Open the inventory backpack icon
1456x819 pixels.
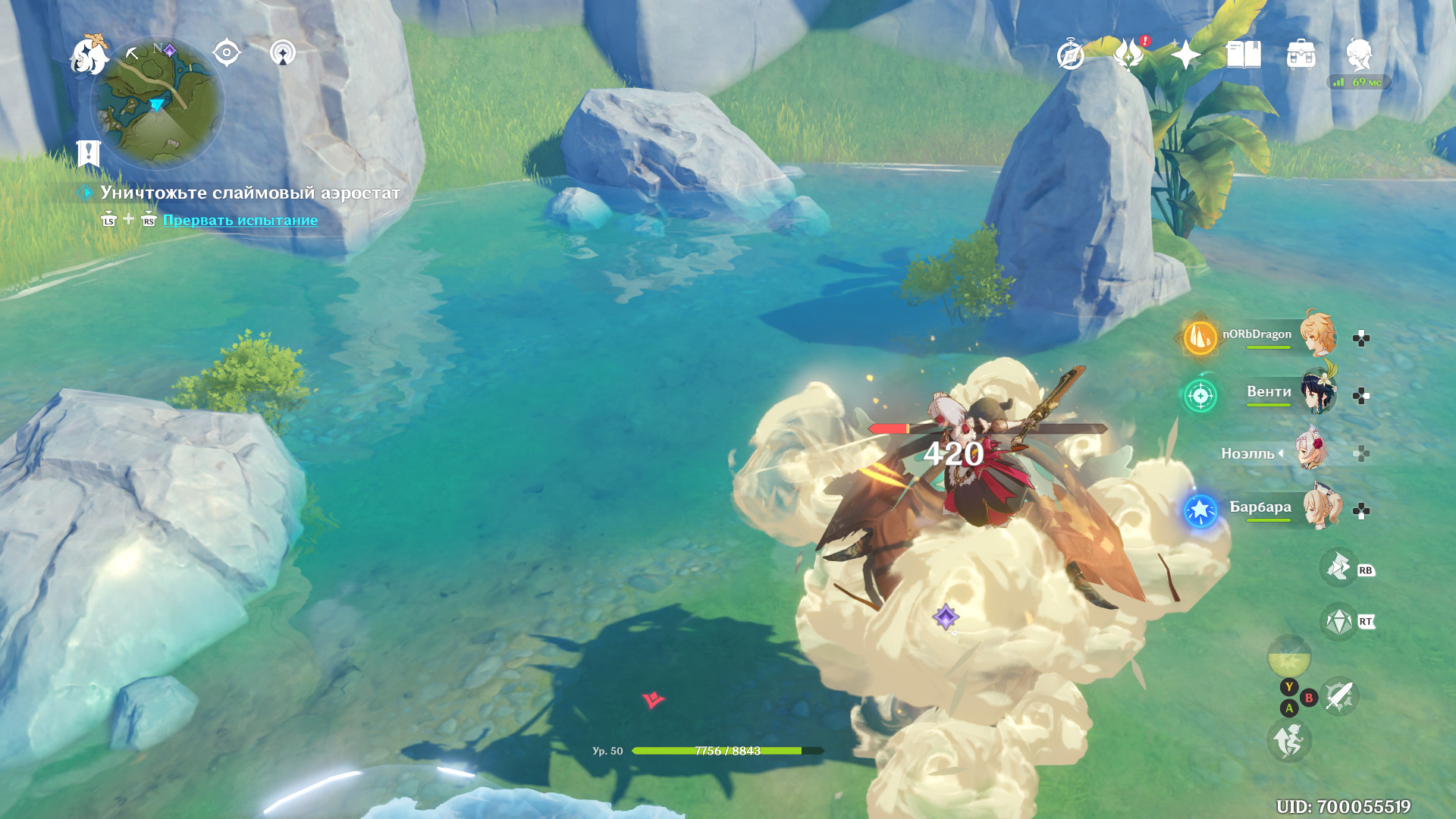(1301, 55)
